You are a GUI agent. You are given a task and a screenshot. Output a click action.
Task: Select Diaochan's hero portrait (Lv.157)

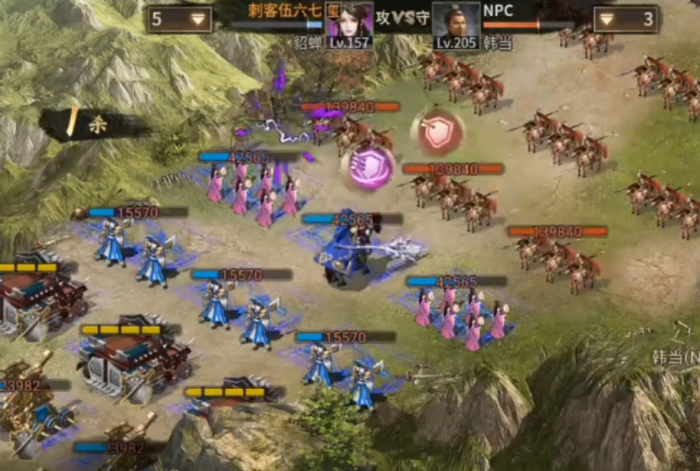[349, 24]
